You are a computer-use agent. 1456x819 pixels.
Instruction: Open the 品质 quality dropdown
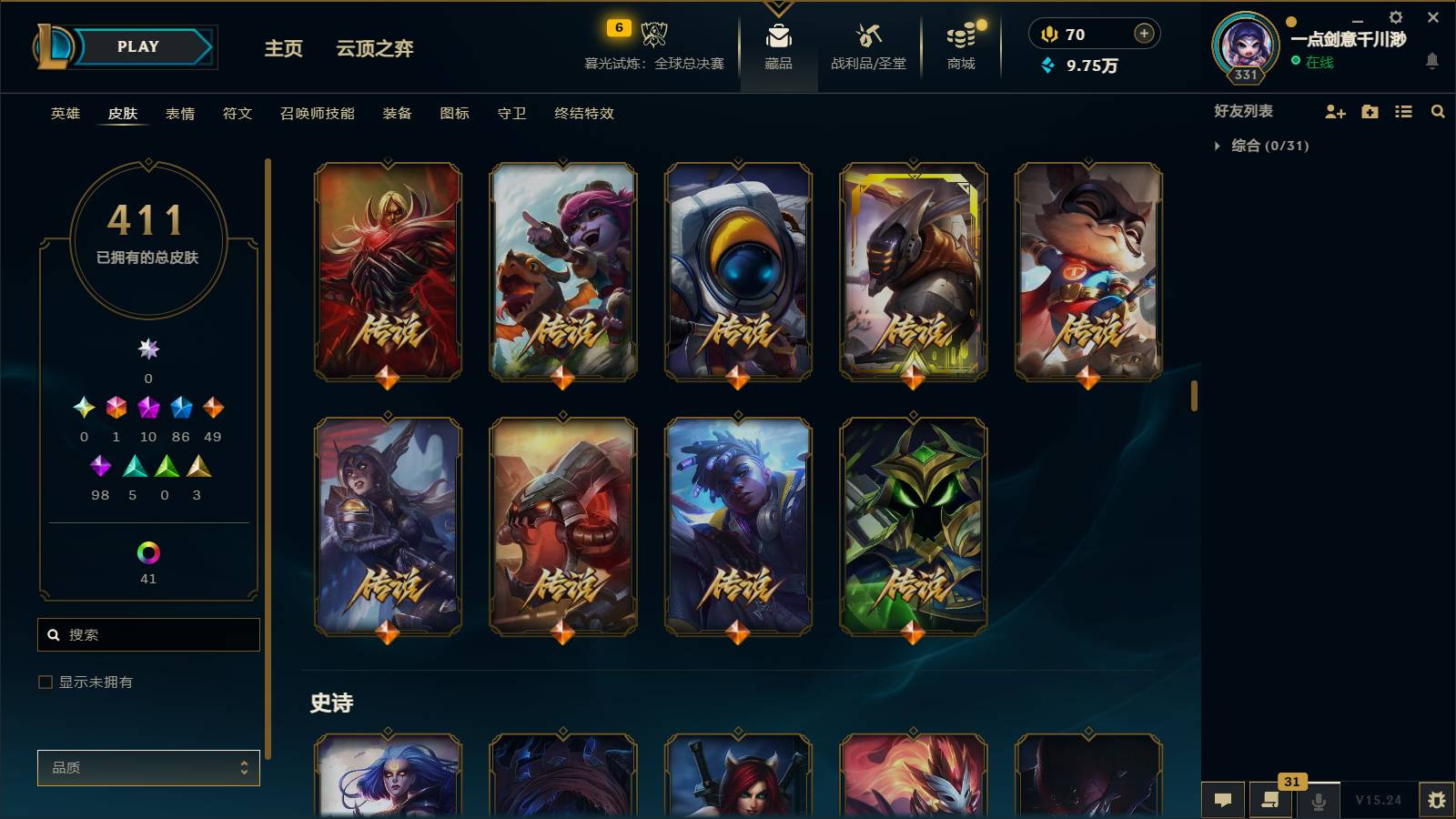tap(148, 767)
